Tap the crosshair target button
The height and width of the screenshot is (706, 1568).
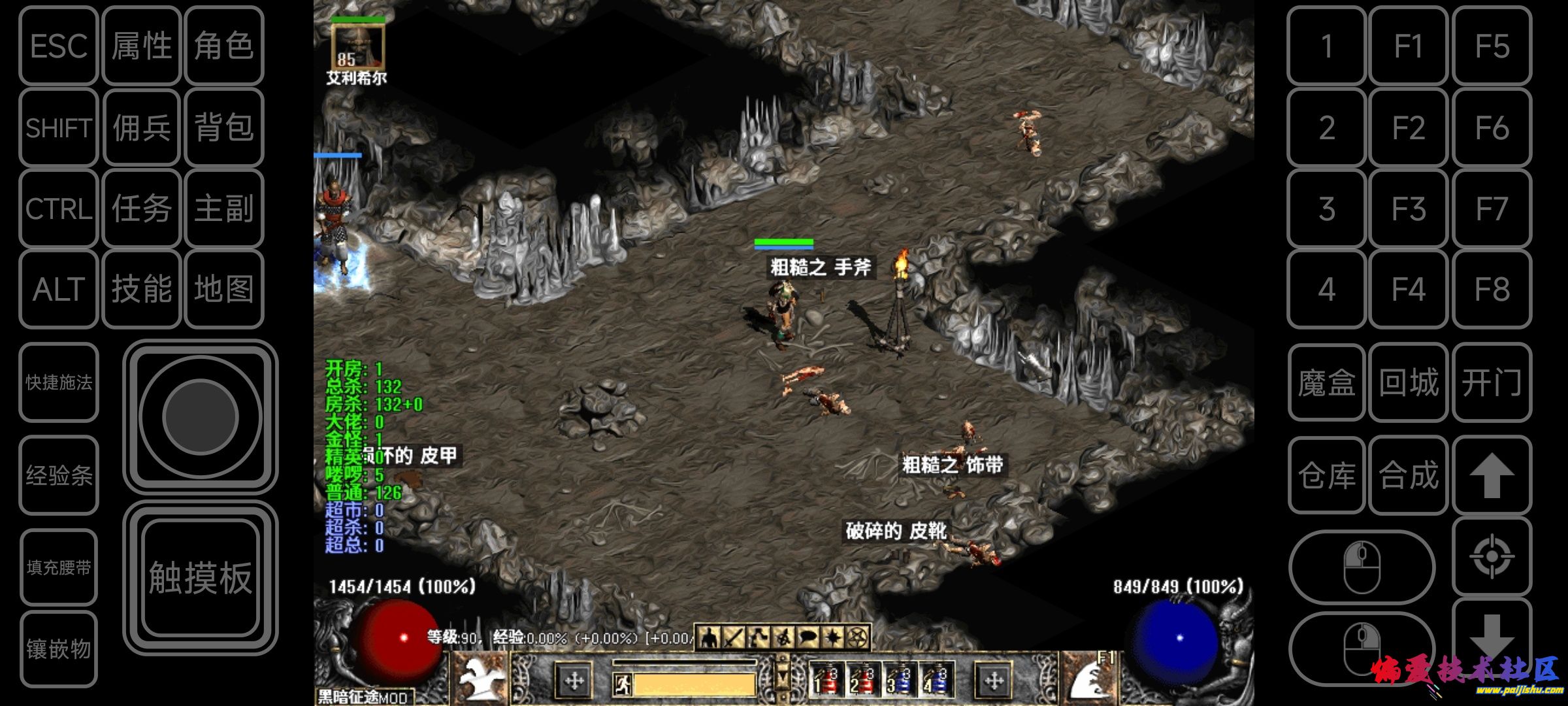[1492, 556]
